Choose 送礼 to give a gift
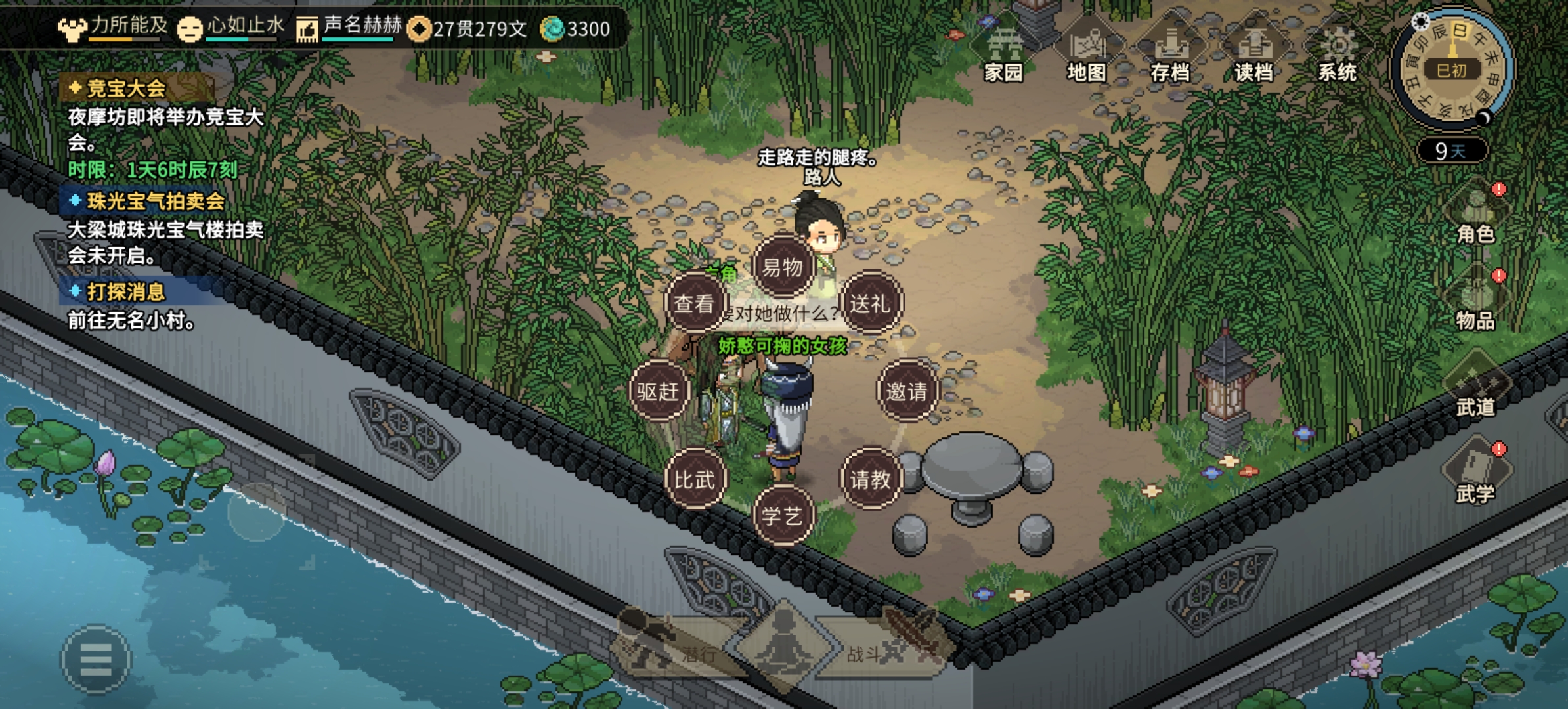Screen dimensions: 1568x709 (x=871, y=303)
